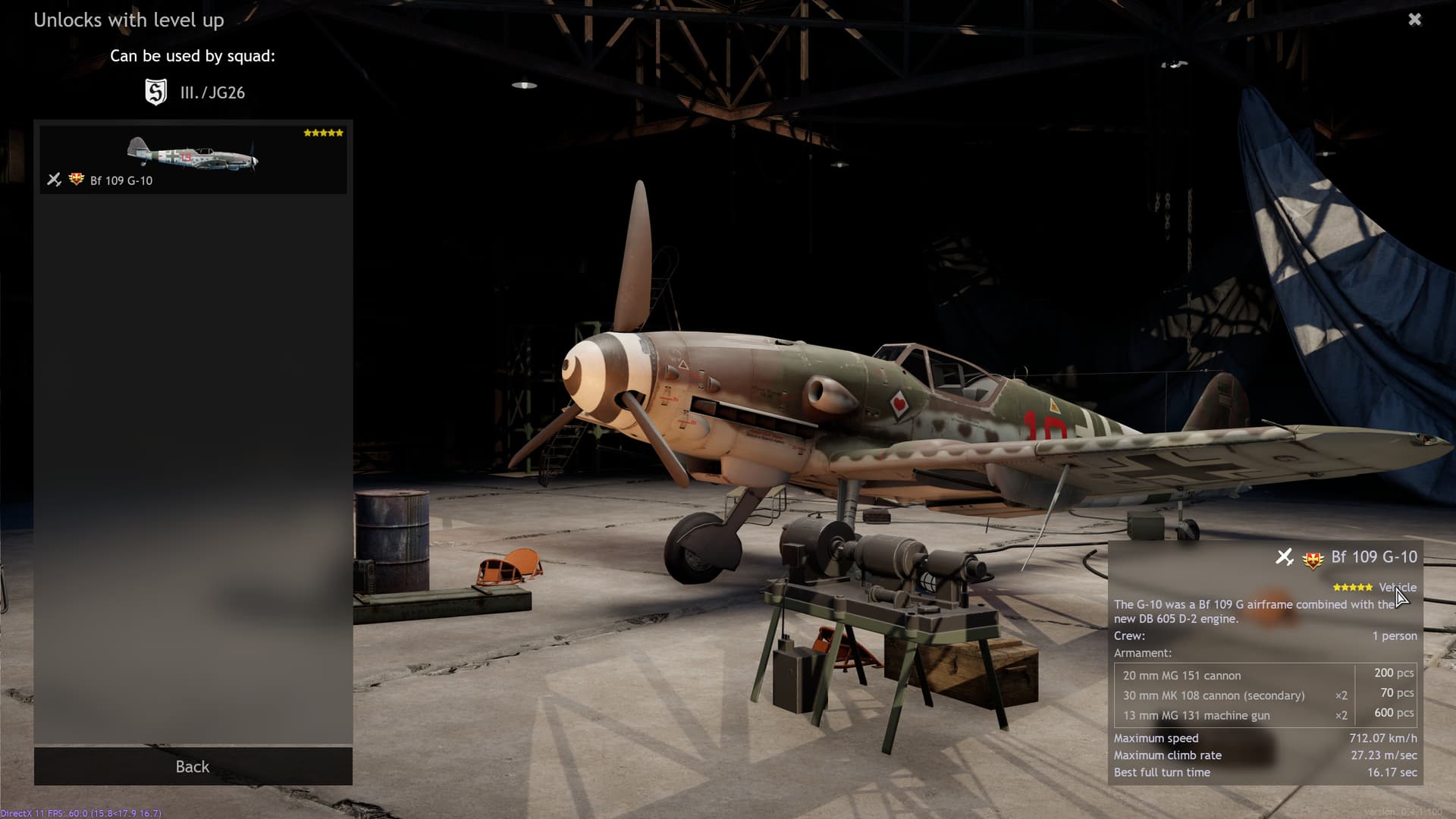Image resolution: width=1456 pixels, height=819 pixels.
Task: Close the unlock preview screen
Action: 1414,20
